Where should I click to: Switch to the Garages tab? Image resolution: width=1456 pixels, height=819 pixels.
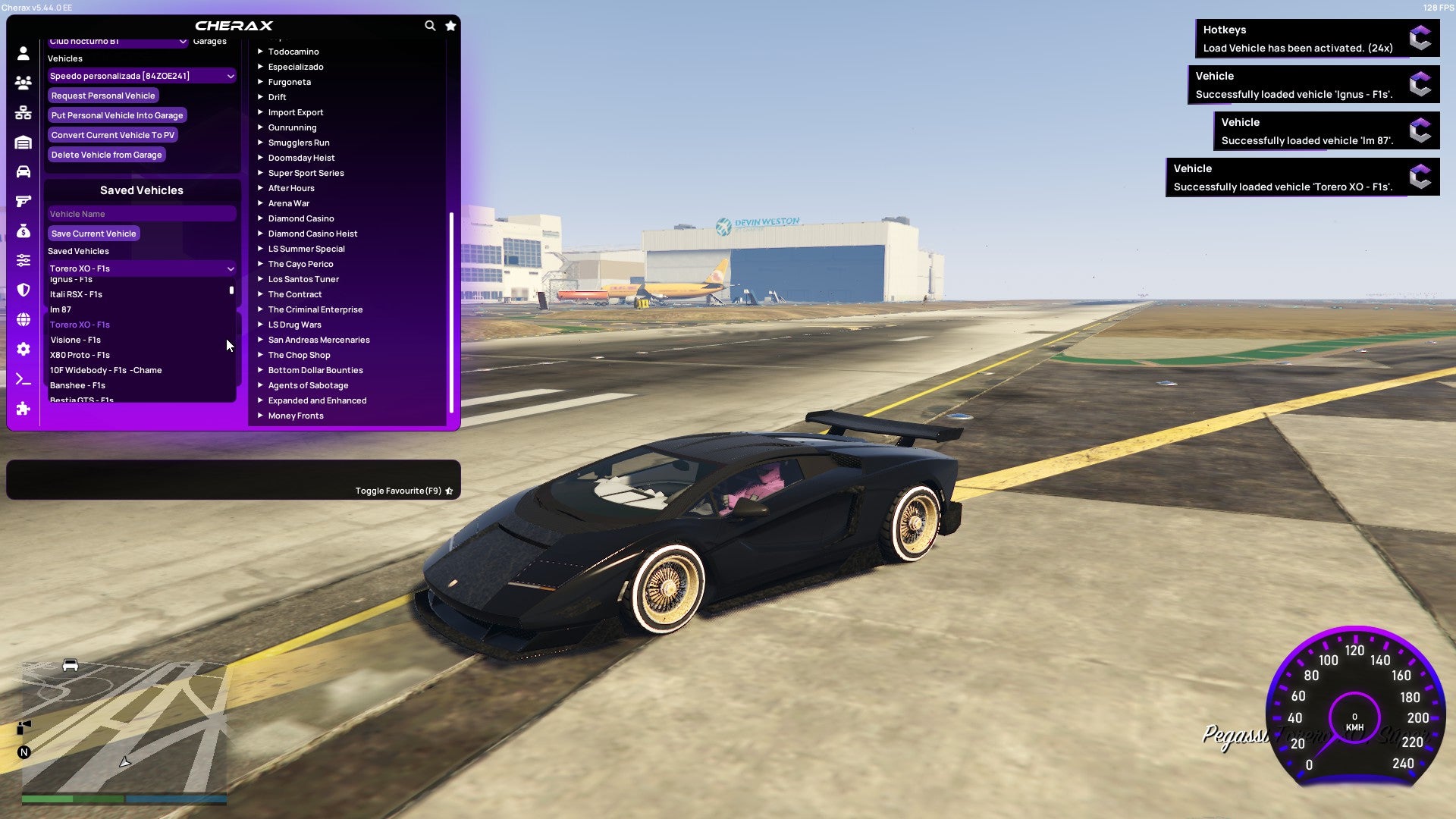coord(209,40)
